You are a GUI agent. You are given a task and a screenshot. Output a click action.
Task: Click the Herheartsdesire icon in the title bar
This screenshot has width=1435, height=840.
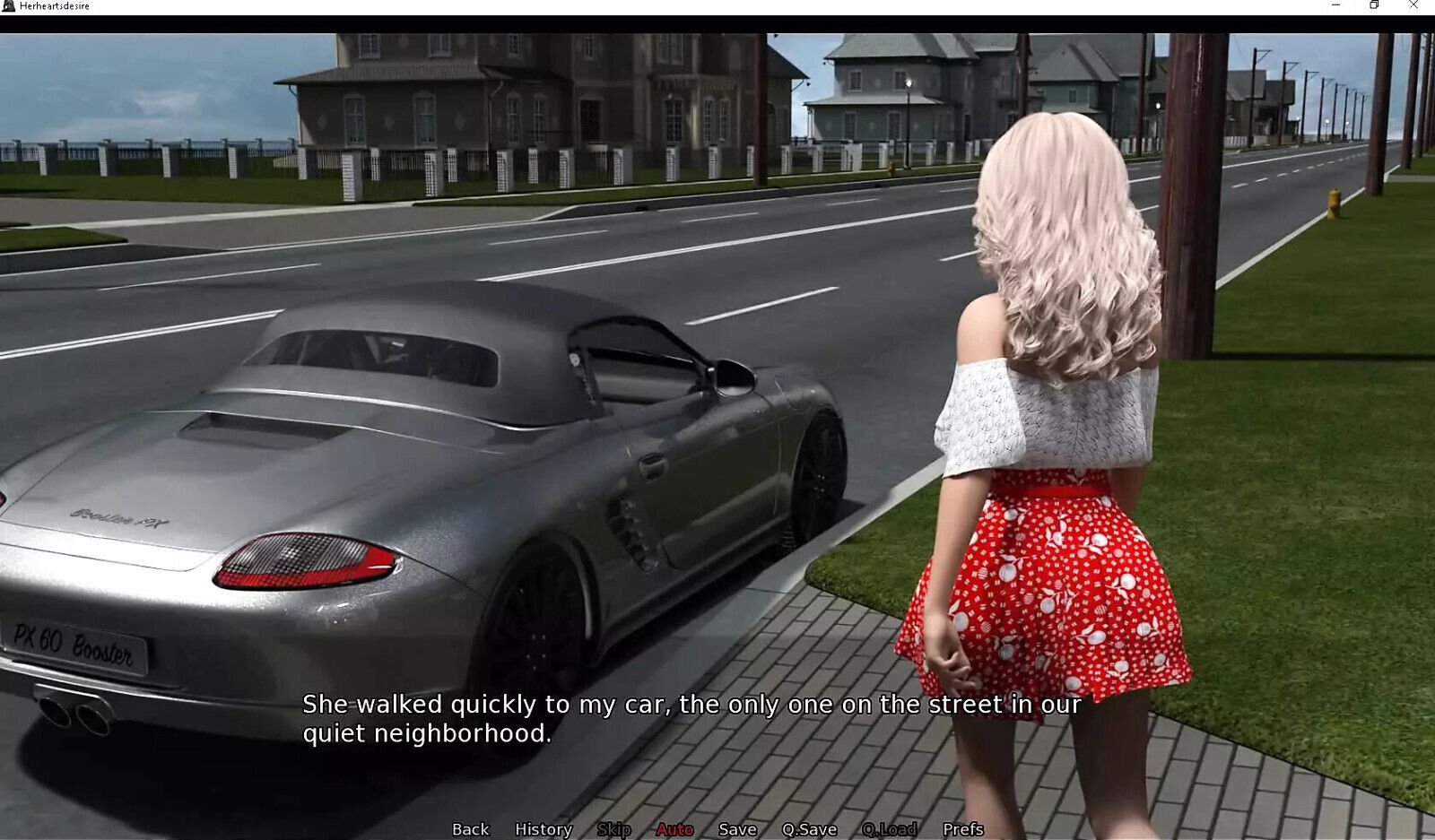9,6
